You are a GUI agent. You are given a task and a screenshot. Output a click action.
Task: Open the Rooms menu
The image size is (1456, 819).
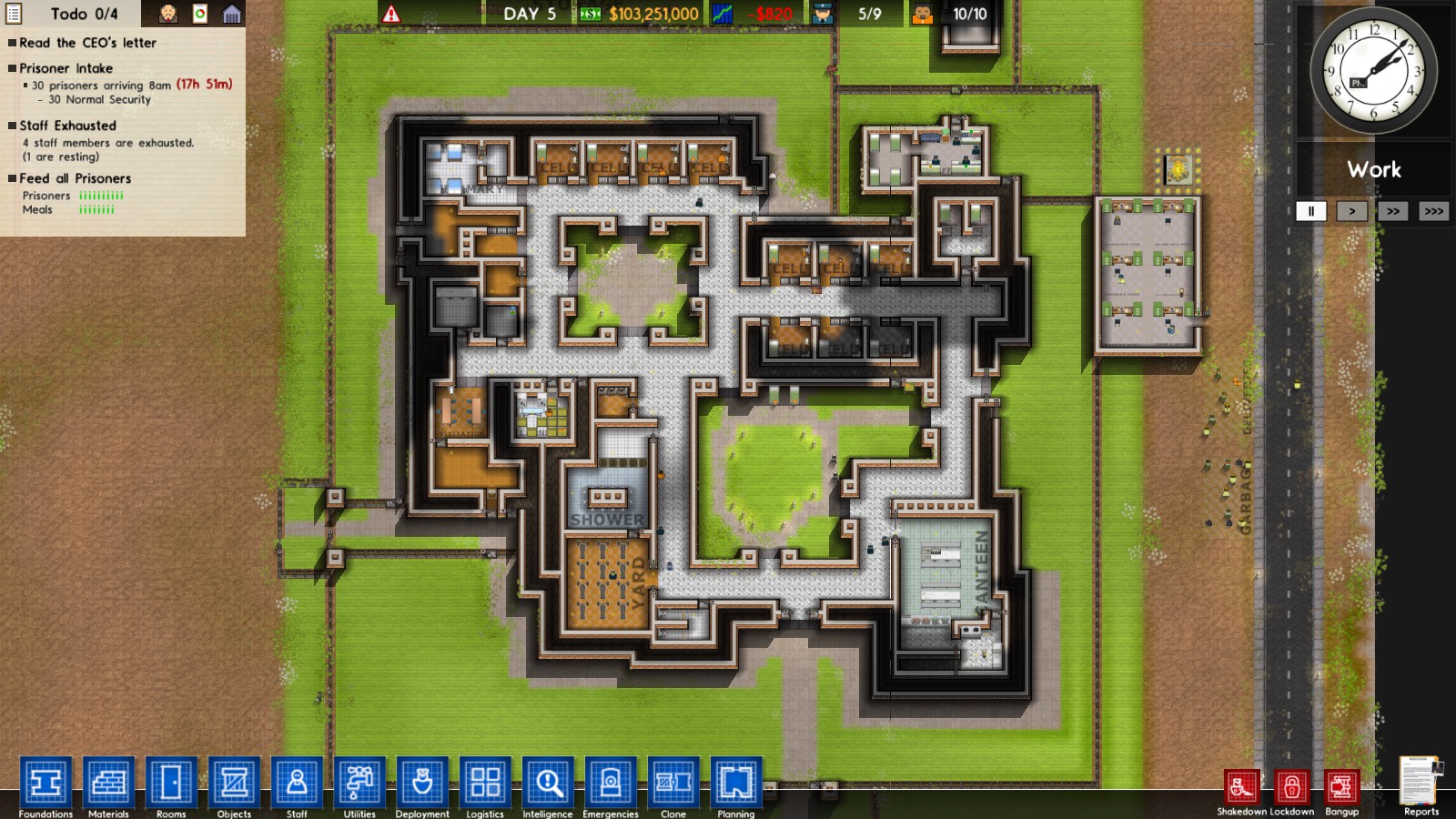point(171,781)
